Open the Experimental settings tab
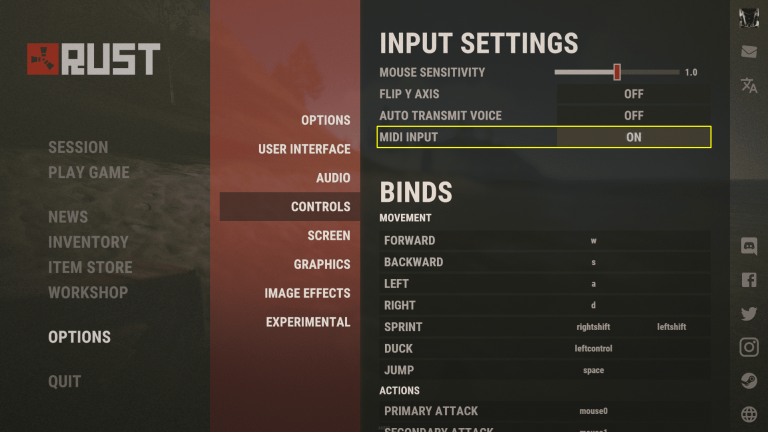The width and height of the screenshot is (768, 432). coord(308,322)
